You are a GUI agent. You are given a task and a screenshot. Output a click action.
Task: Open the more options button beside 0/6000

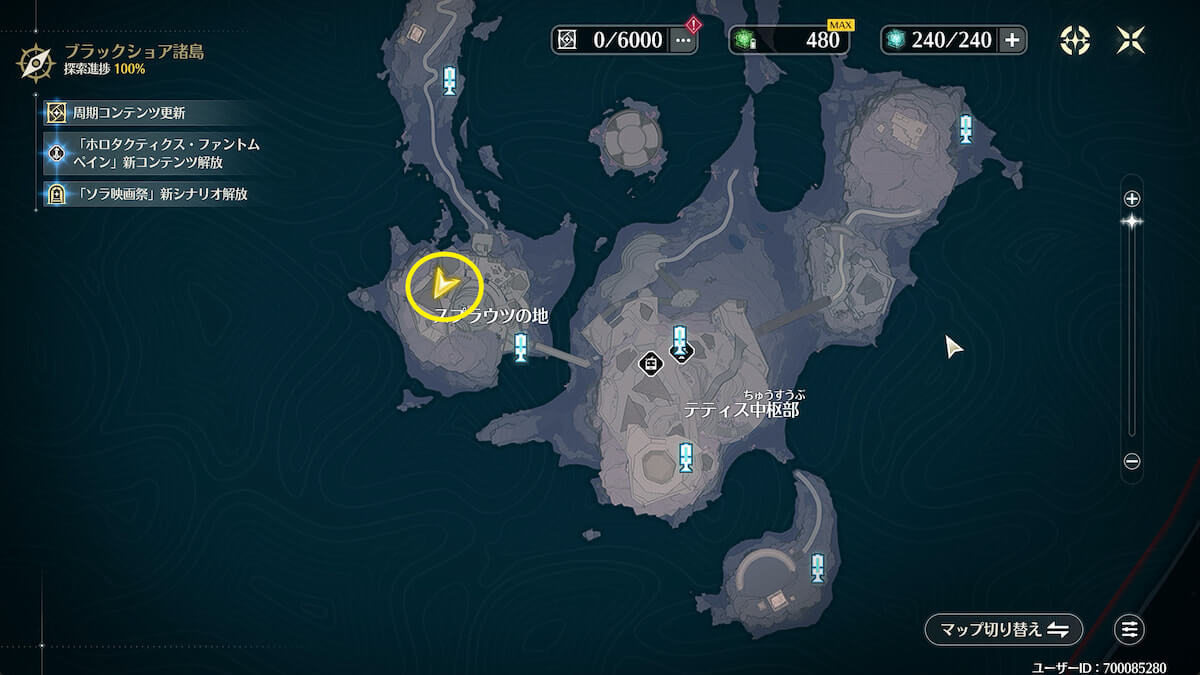[x=684, y=40]
